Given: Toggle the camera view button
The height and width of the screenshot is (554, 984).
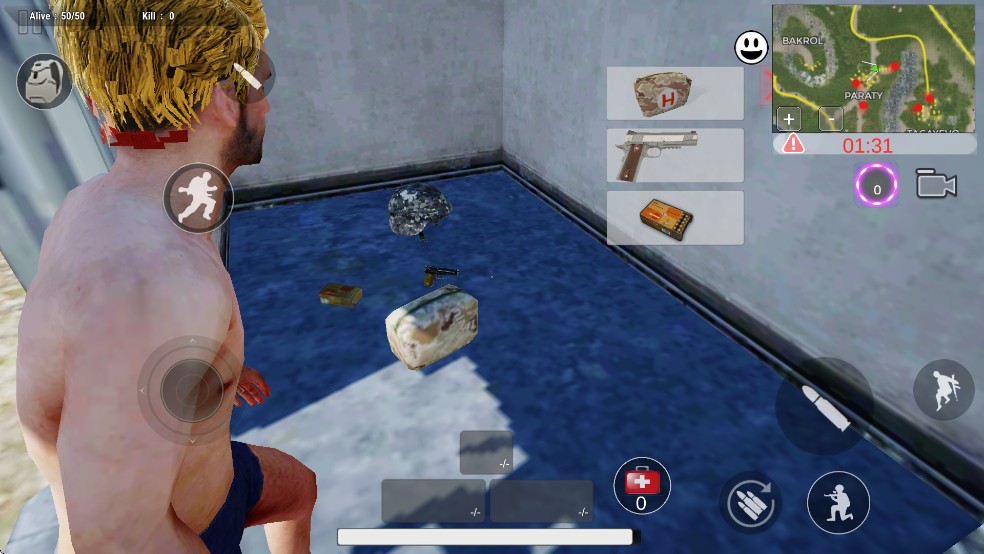Looking at the screenshot, I should (936, 185).
